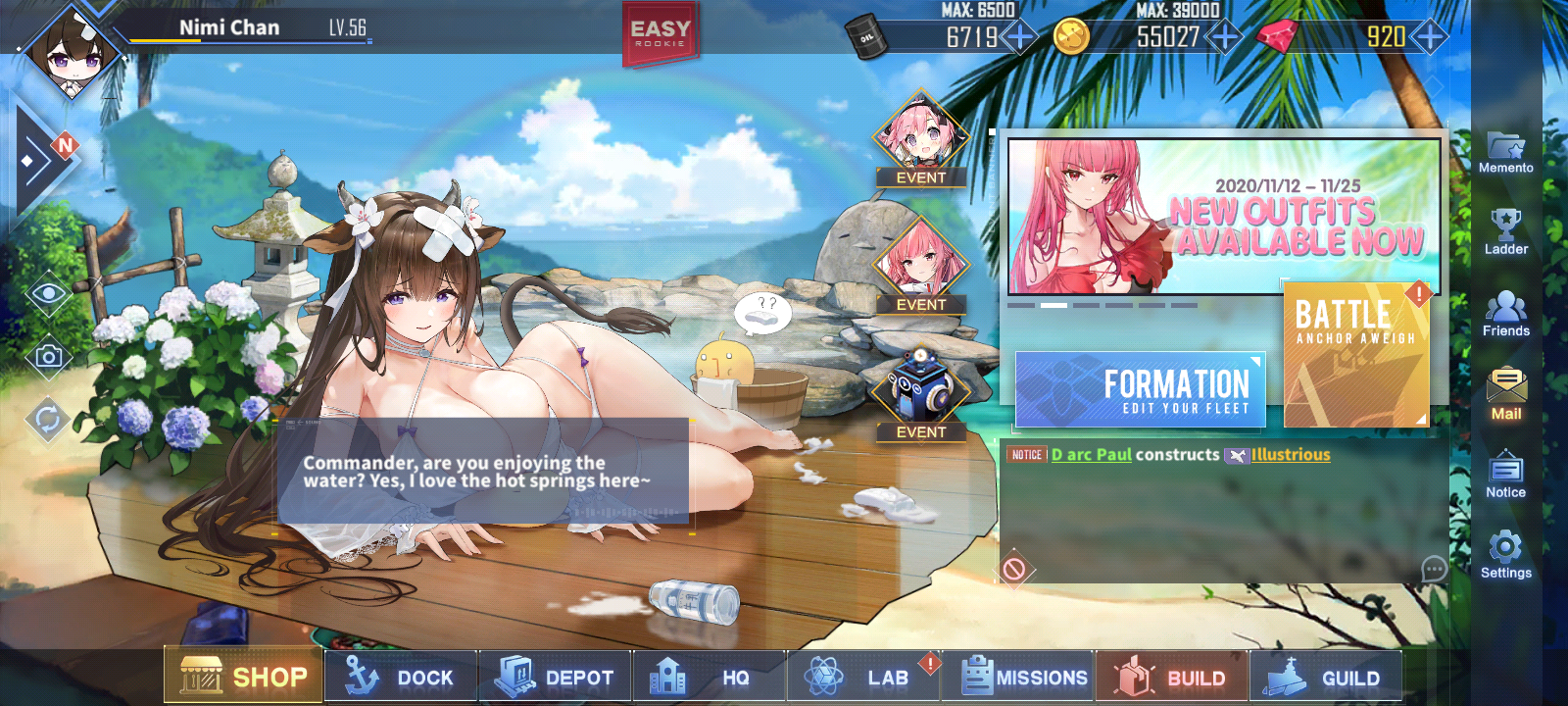Open the Friends list
Viewport: 1568px width, 706px height.
(1505, 315)
